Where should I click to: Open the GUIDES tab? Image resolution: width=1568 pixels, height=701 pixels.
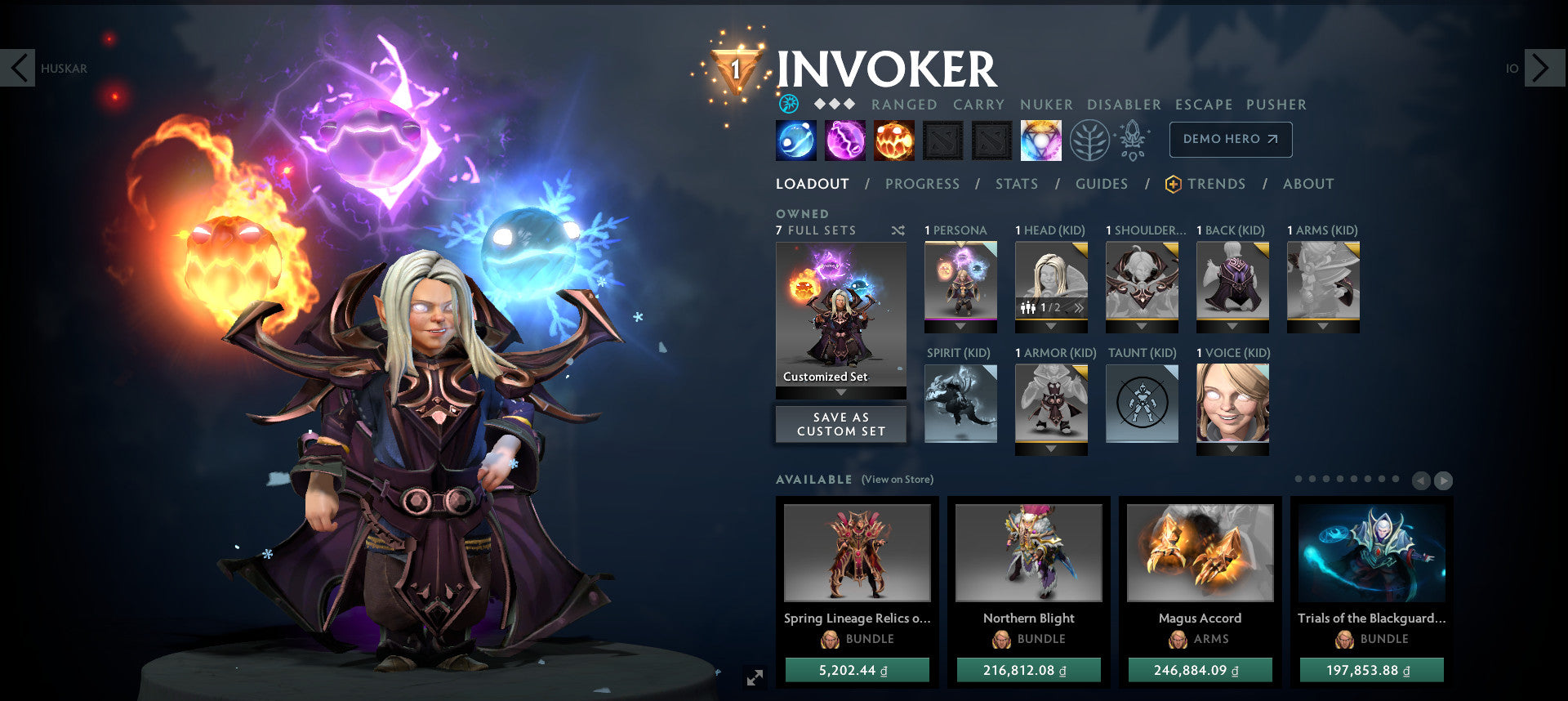[x=1102, y=184]
